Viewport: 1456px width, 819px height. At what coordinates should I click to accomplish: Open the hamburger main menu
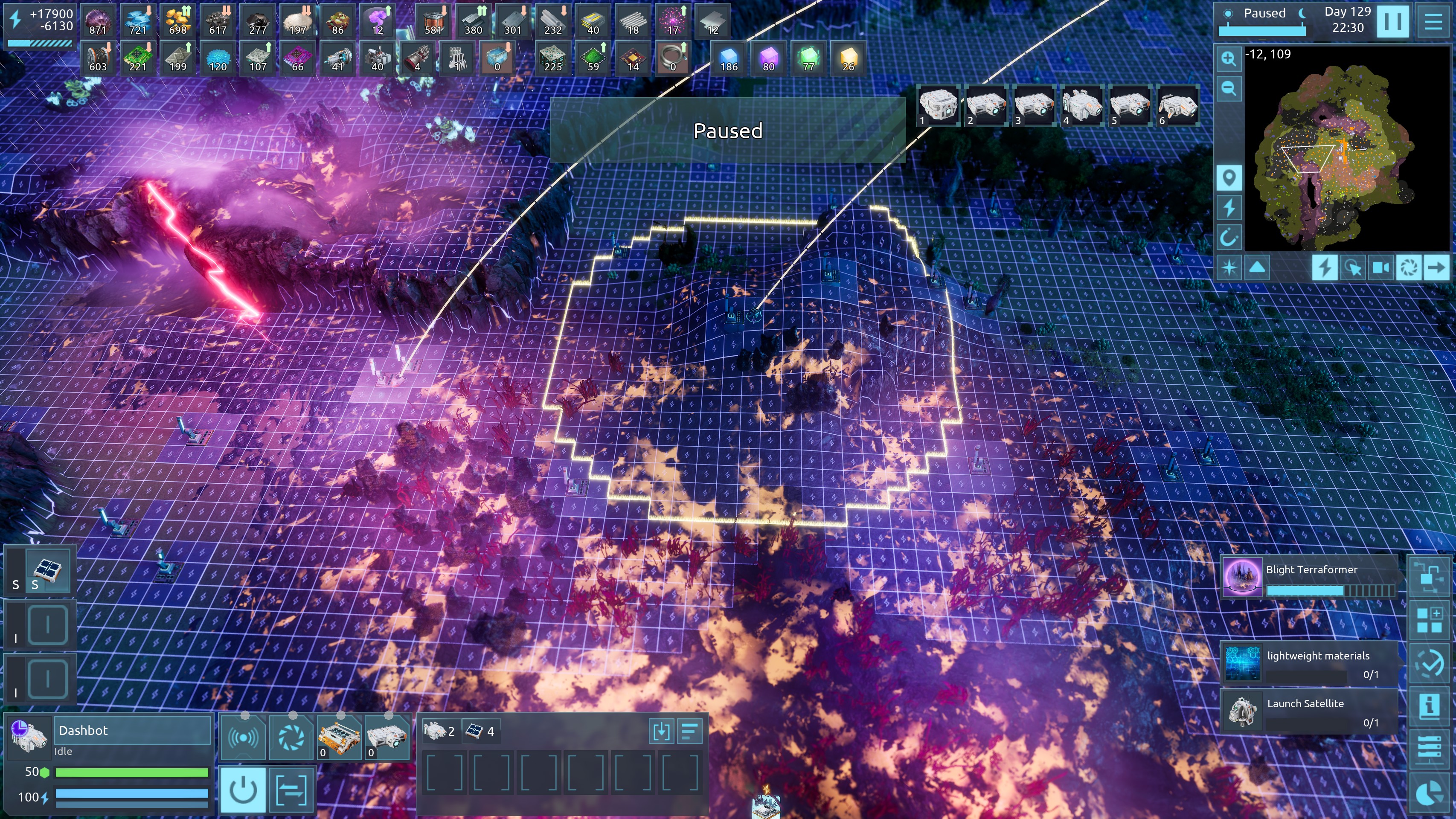(x=1433, y=21)
